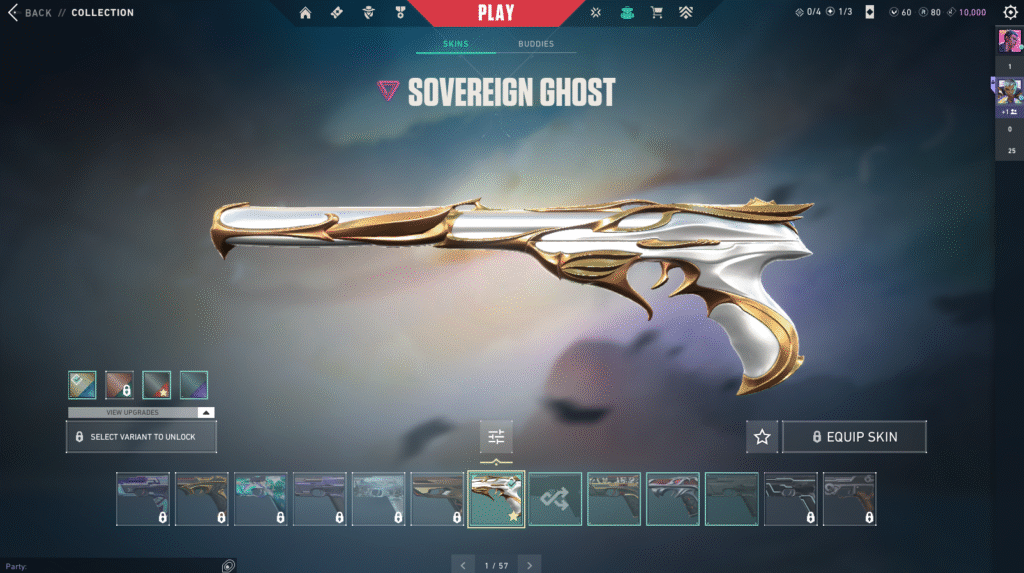Click the top player avatar in party sidebar
The width and height of the screenshot is (1024, 573).
click(x=1009, y=41)
